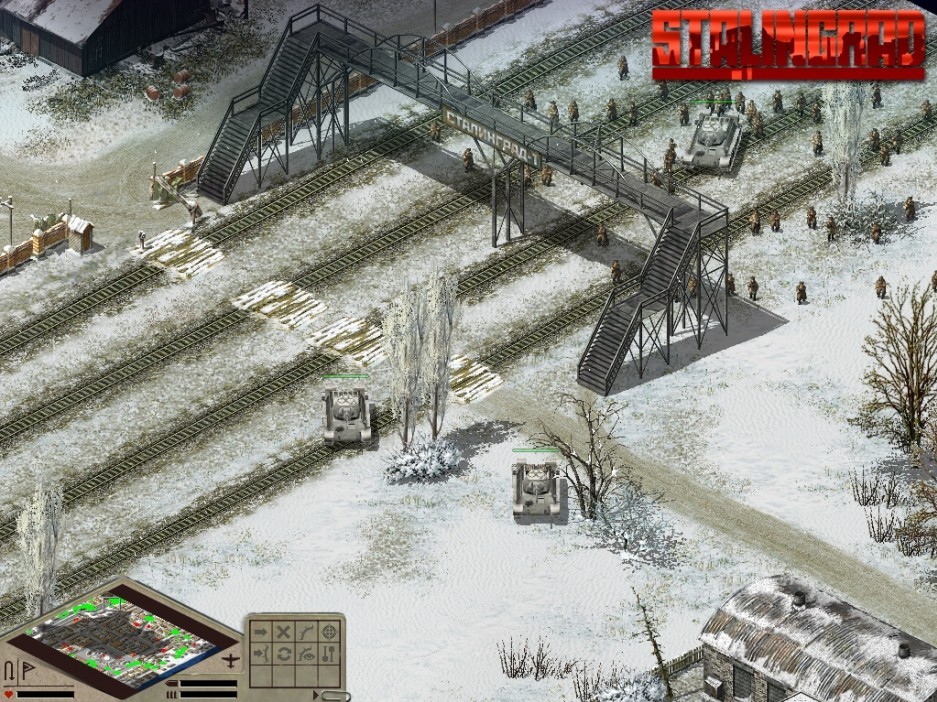
Task: Choose the curved path command icon
Action: (307, 632)
